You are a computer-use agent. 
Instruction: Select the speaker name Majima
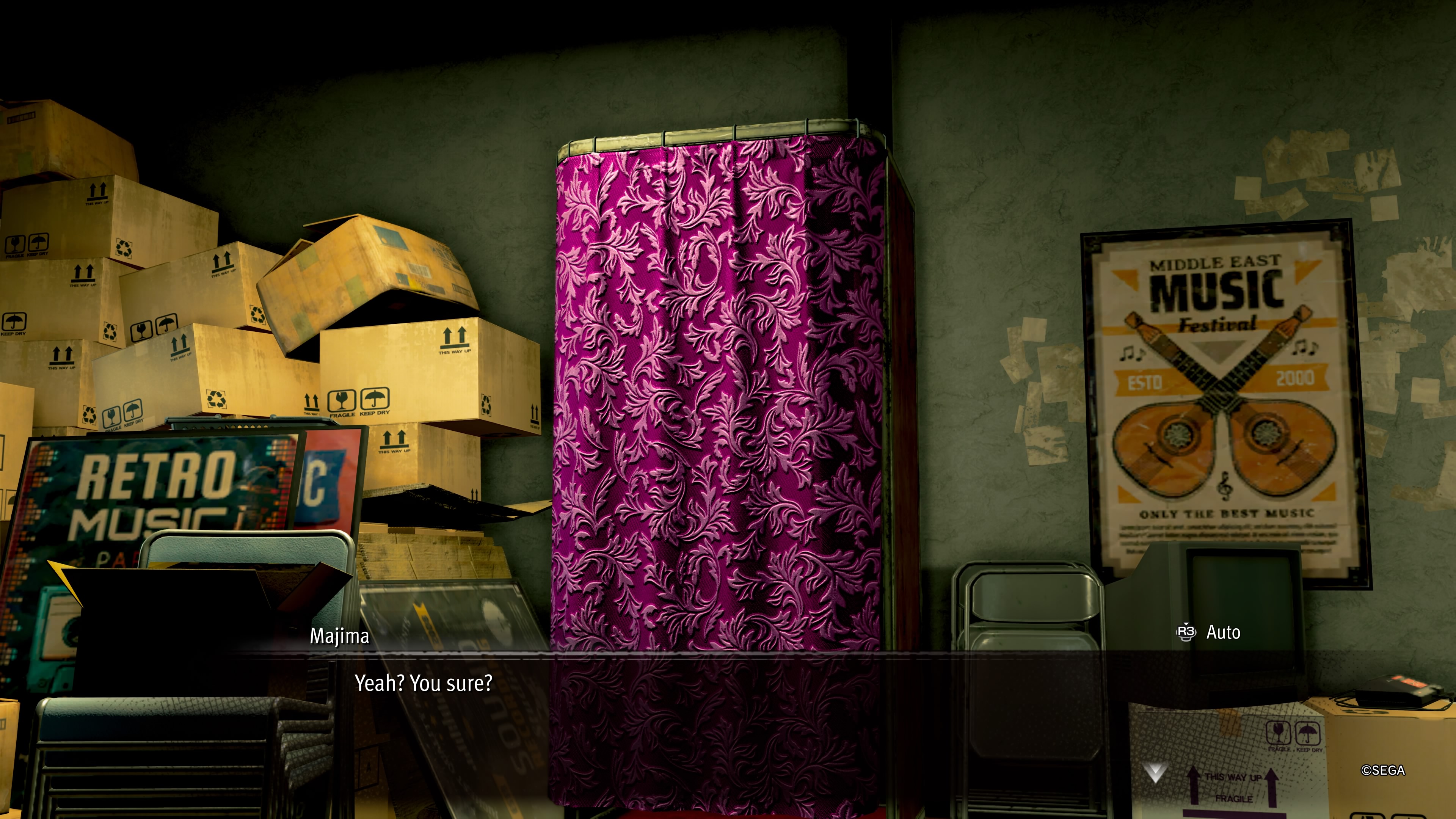339,637
